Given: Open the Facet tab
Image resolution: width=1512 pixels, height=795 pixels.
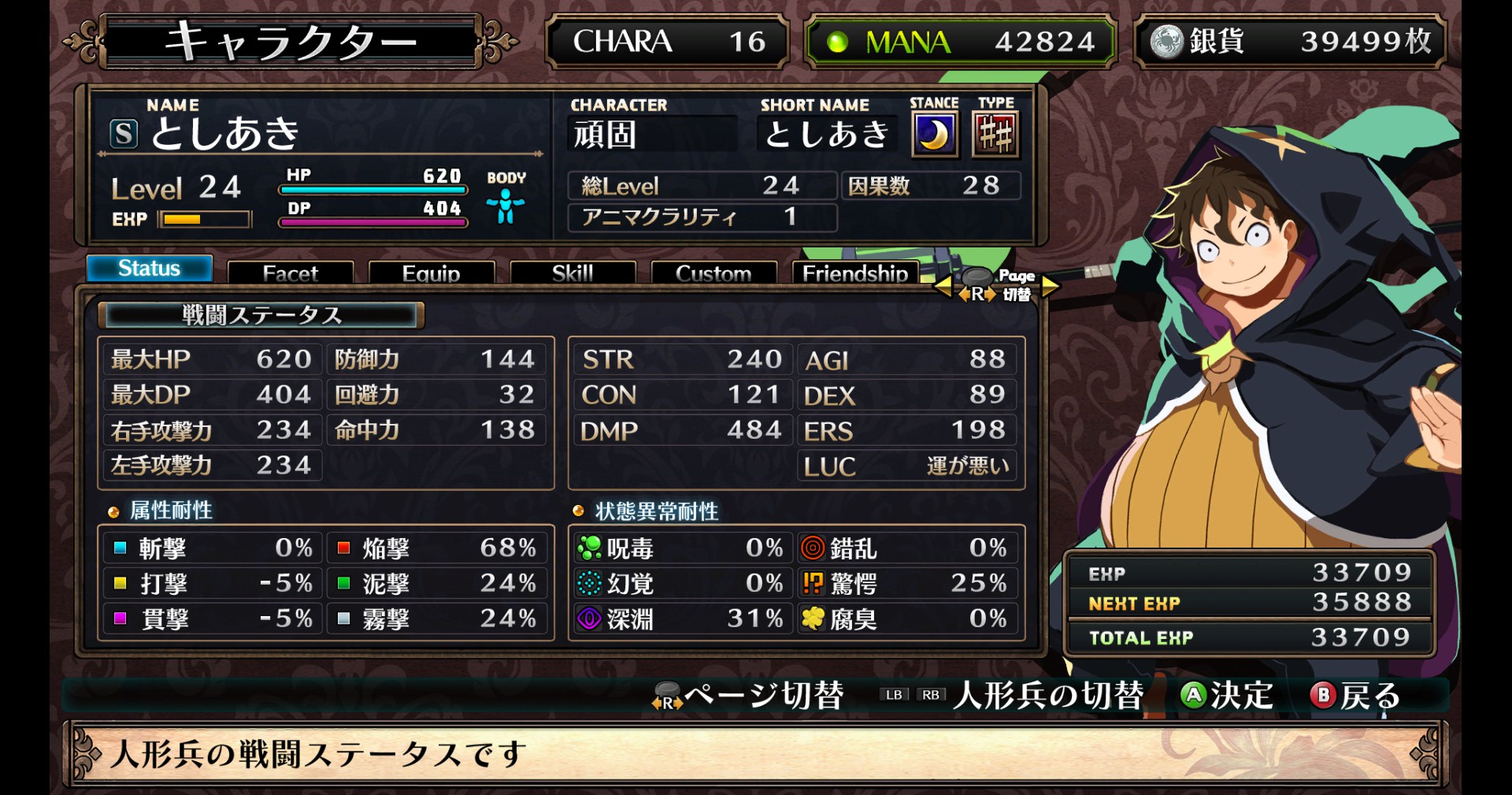Looking at the screenshot, I should pyautogui.click(x=290, y=273).
